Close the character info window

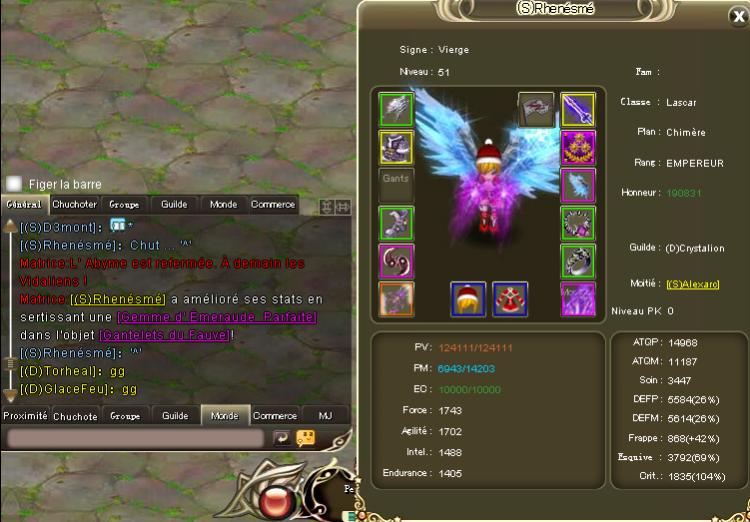point(738,16)
